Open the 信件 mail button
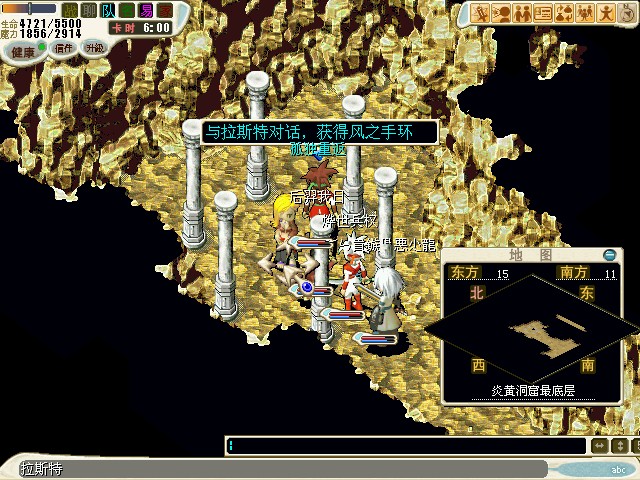Screen dimensions: 640x480 (x=64, y=48)
